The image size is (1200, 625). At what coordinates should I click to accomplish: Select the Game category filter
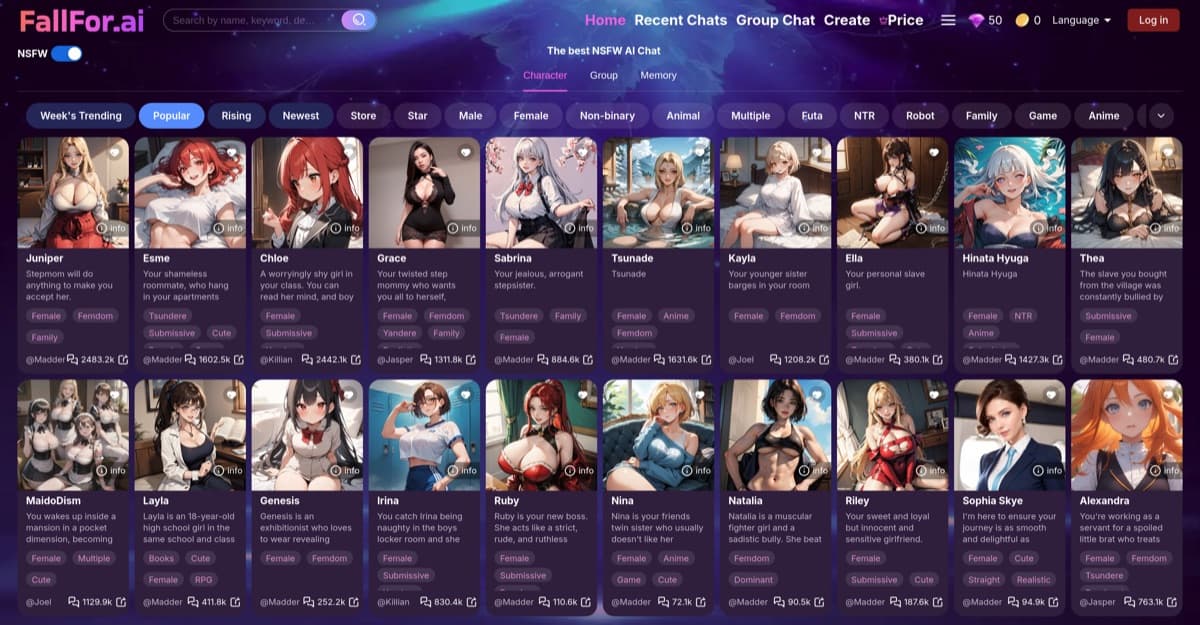tap(1043, 116)
